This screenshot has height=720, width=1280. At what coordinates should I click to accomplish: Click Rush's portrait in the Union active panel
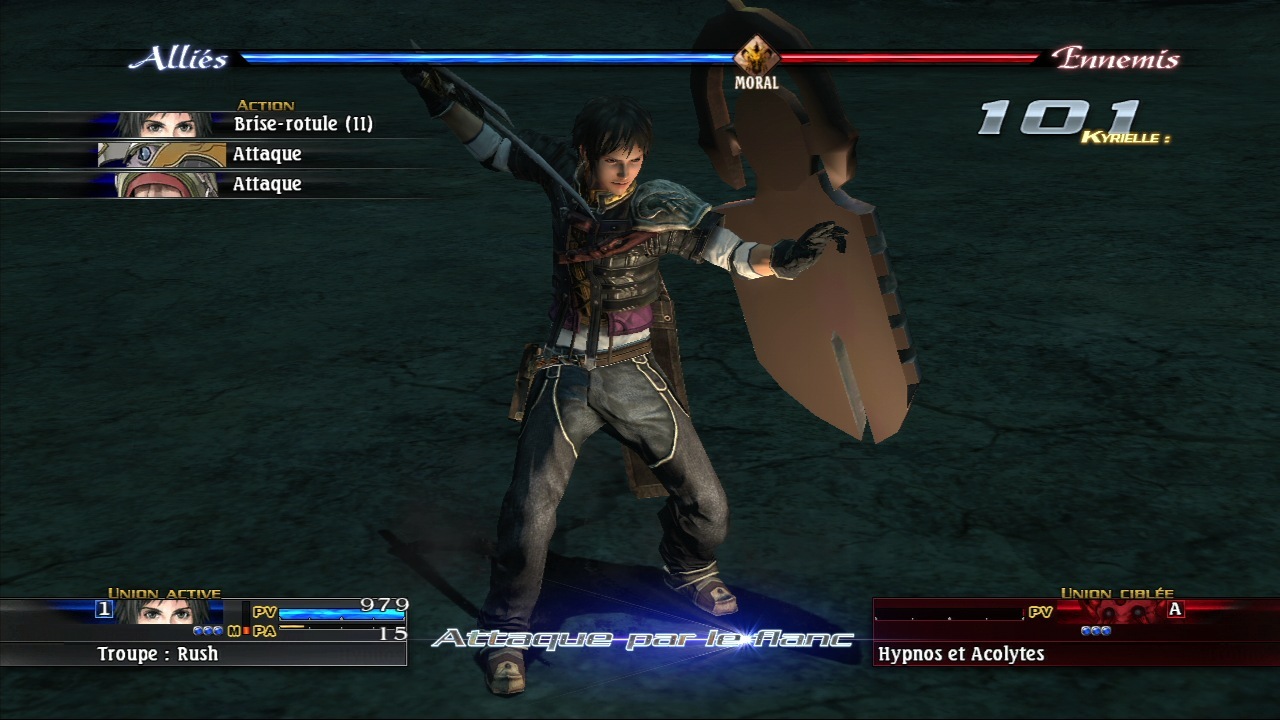point(166,610)
